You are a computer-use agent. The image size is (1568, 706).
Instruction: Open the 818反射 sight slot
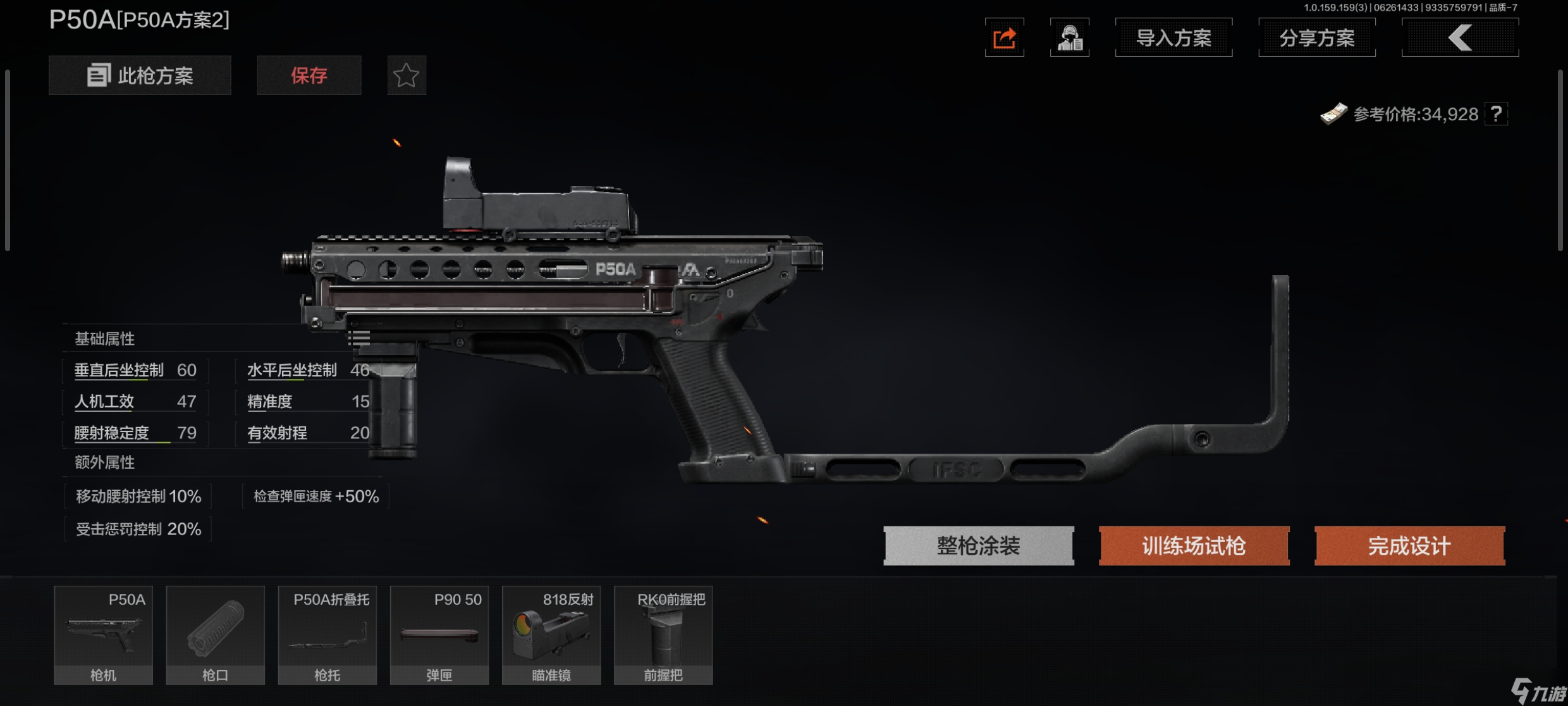[551, 635]
